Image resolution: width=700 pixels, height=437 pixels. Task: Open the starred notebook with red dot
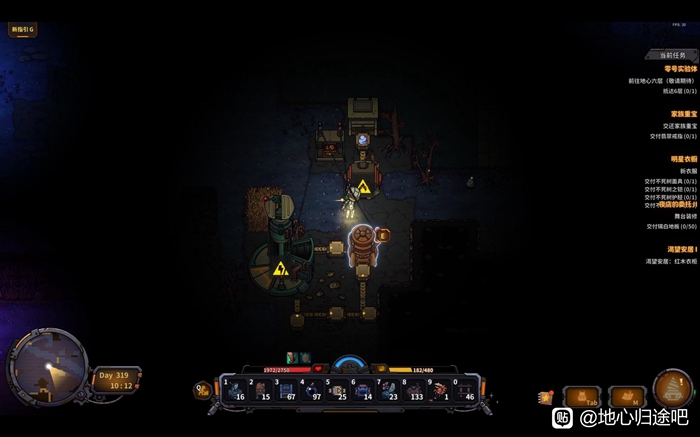coord(546,398)
